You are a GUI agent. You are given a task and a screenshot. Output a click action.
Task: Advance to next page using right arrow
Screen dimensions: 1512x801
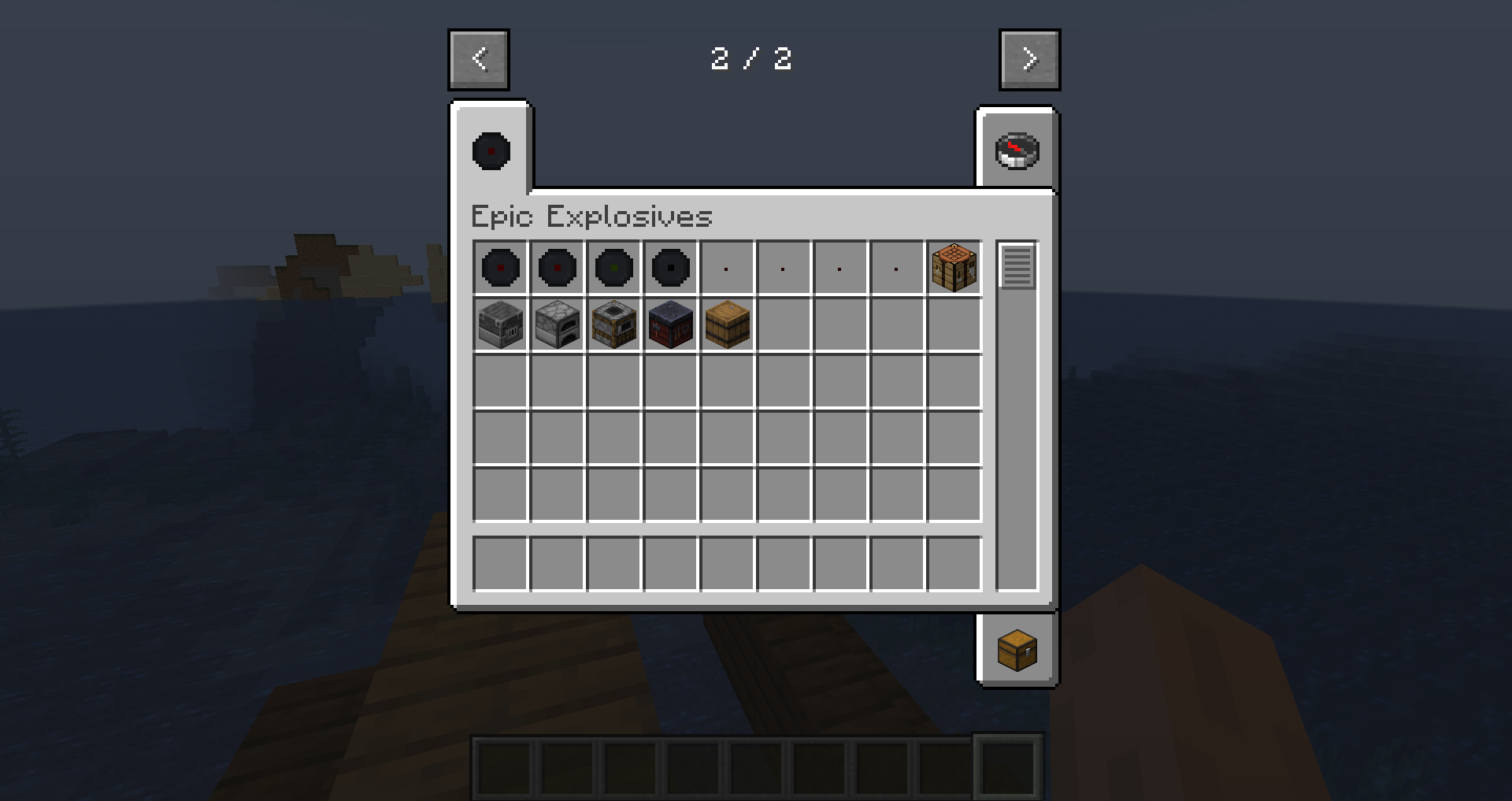pyautogui.click(x=1029, y=59)
